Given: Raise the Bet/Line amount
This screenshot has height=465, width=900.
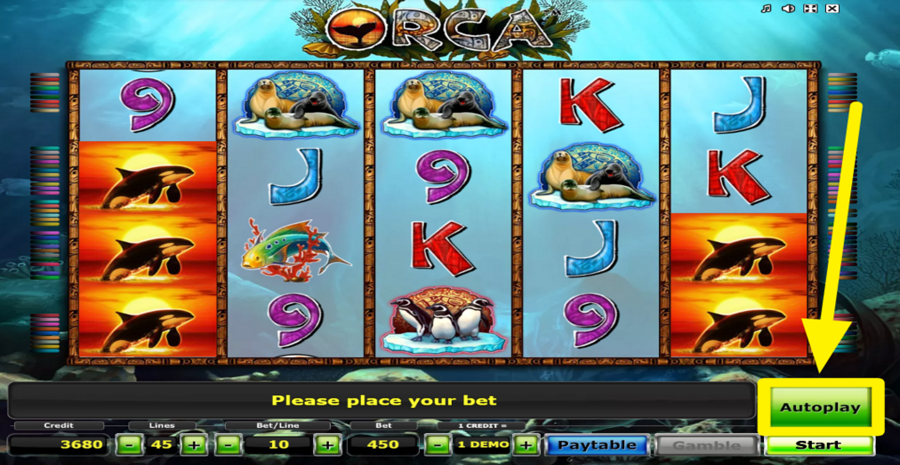Looking at the screenshot, I should [x=326, y=444].
